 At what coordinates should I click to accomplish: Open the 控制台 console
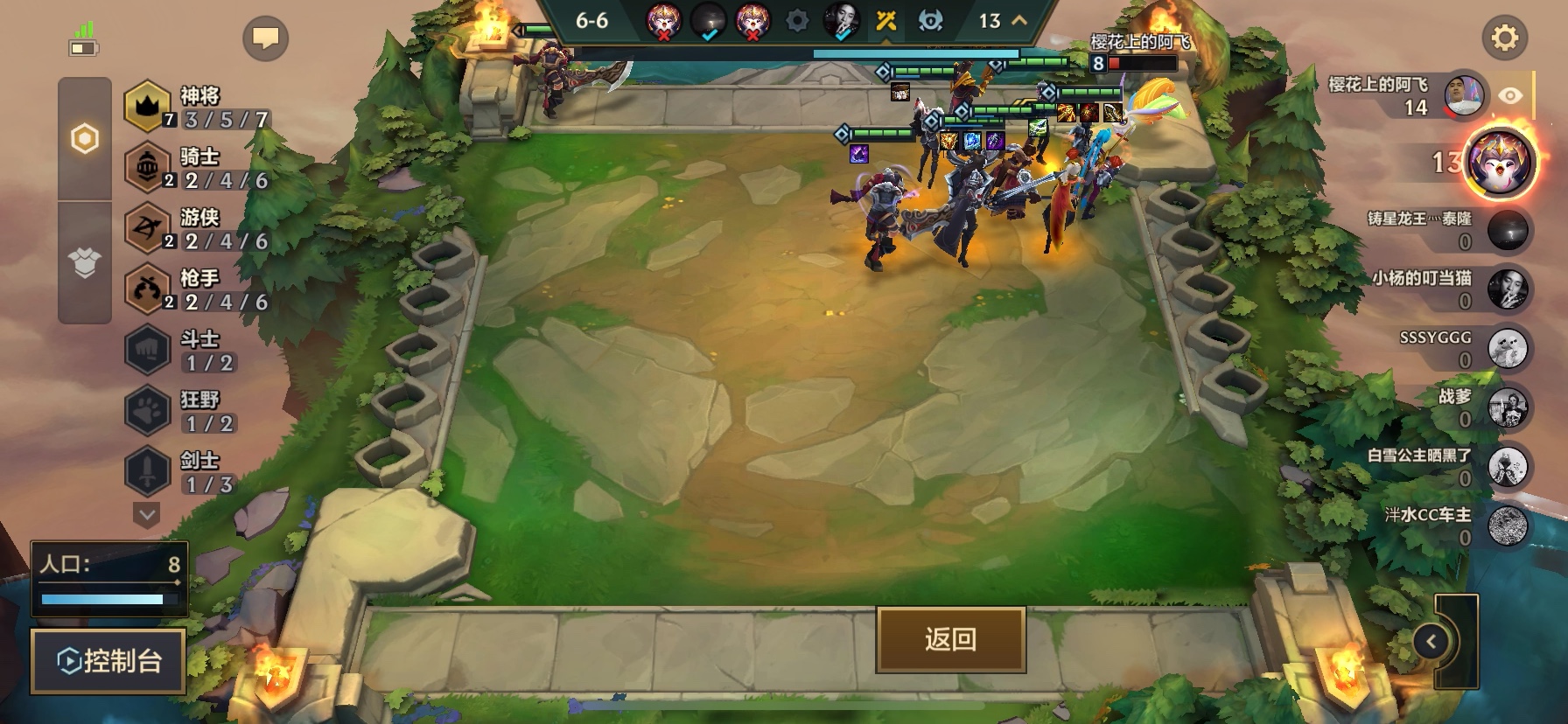click(107, 662)
